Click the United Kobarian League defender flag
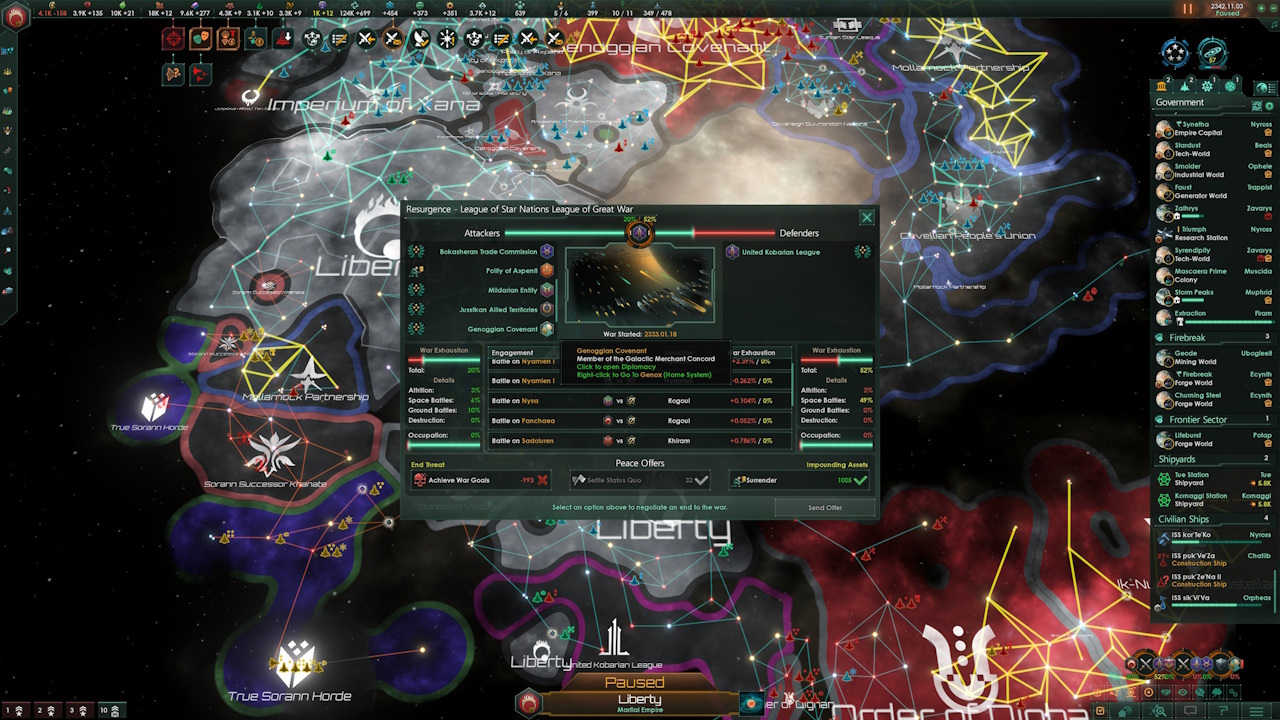Screen dimensions: 1280x720 click(733, 252)
